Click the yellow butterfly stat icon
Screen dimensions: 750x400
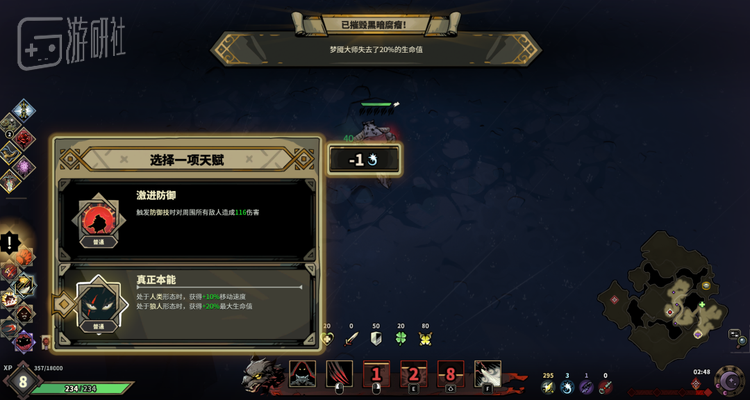pyautogui.click(x=425, y=339)
